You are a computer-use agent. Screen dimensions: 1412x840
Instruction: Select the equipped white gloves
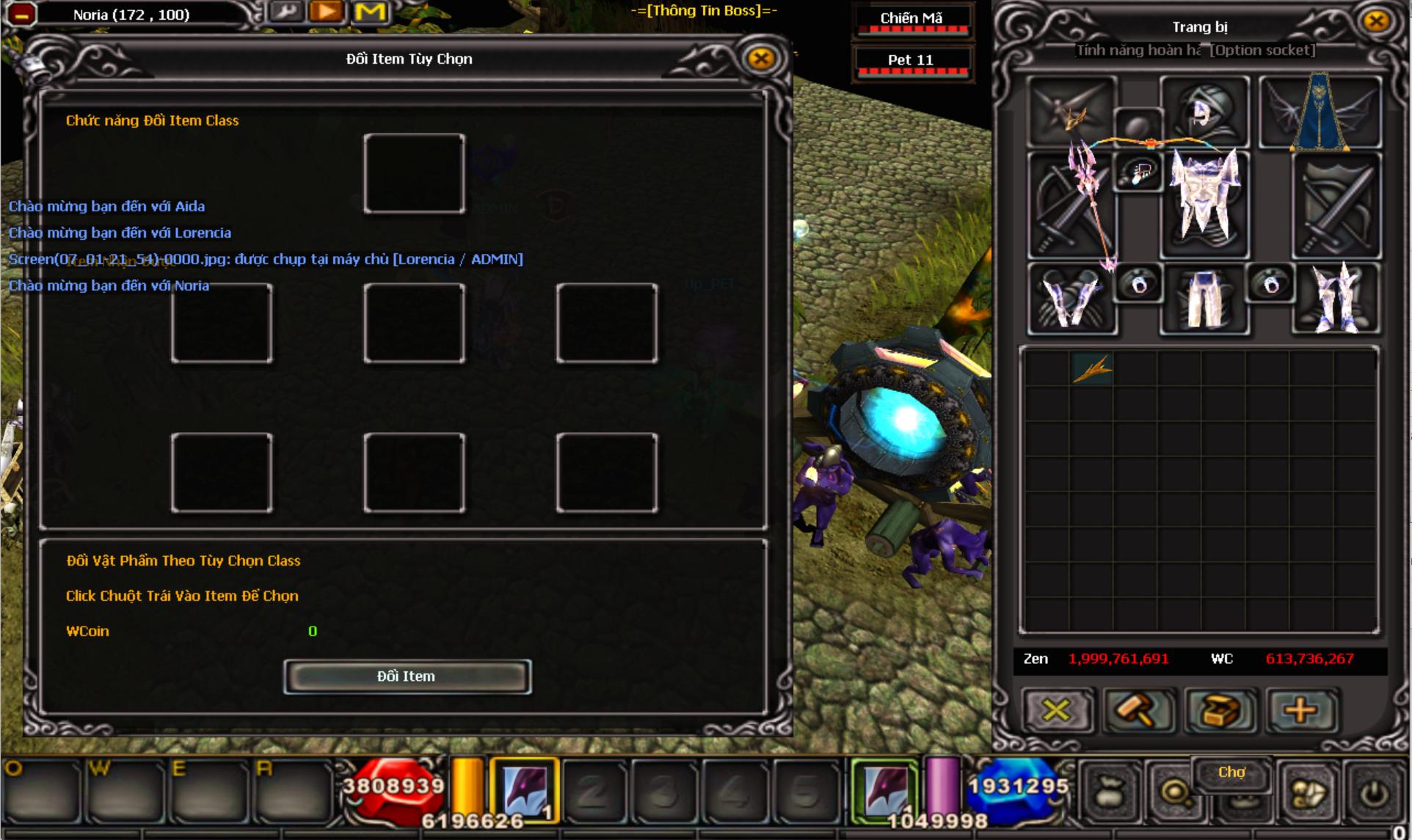coord(1071,298)
